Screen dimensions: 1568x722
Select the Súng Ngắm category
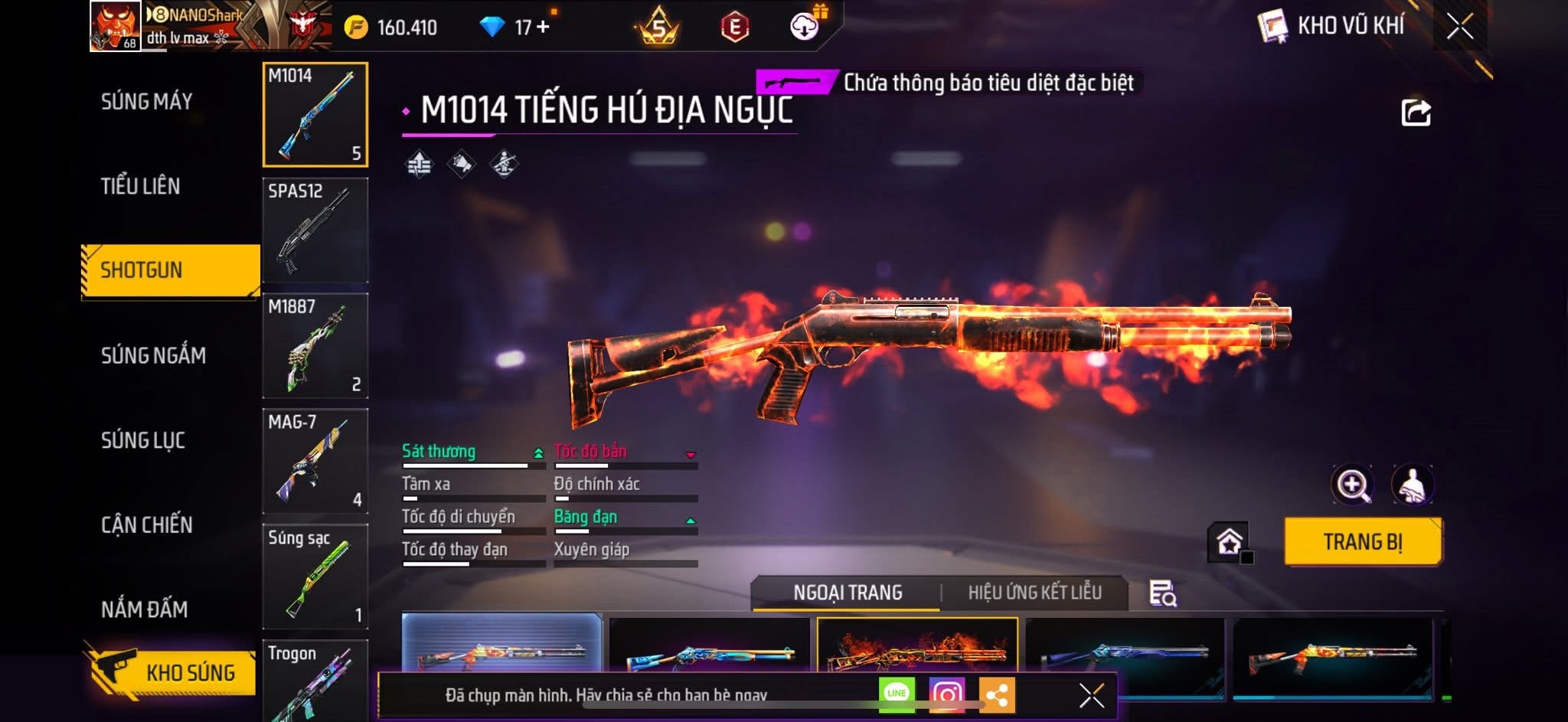[153, 355]
